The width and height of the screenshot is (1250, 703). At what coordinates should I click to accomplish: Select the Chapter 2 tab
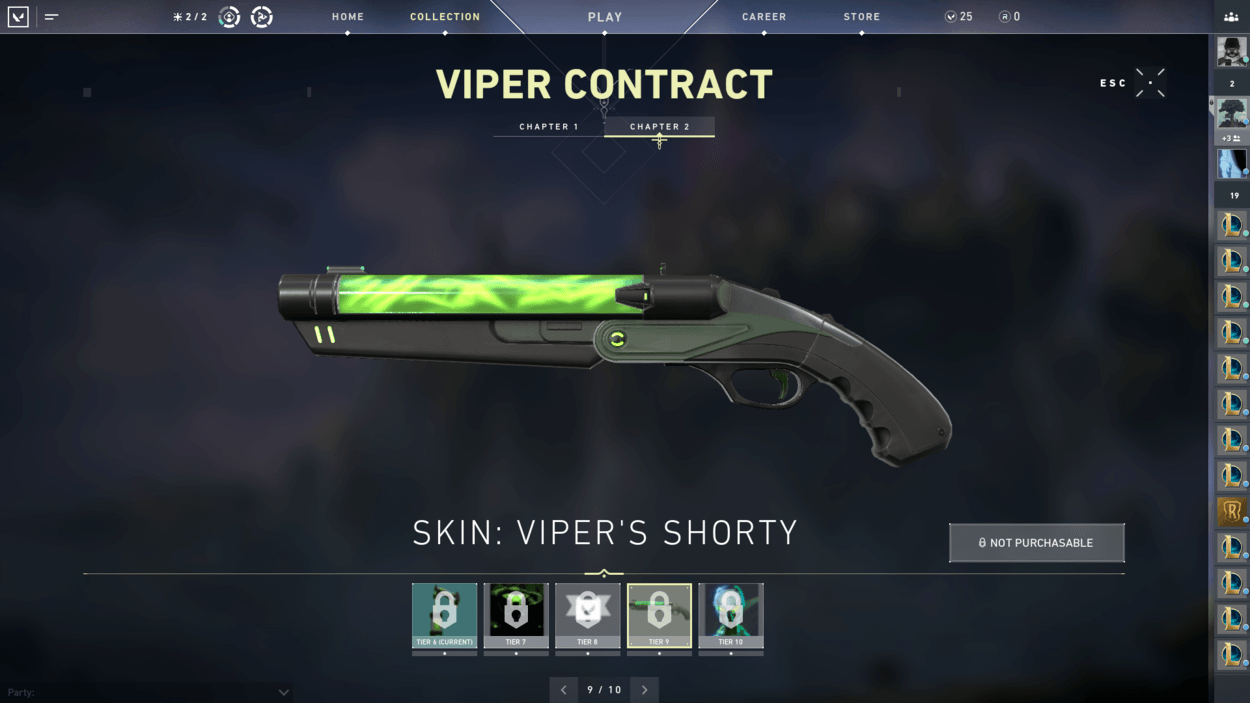point(660,127)
